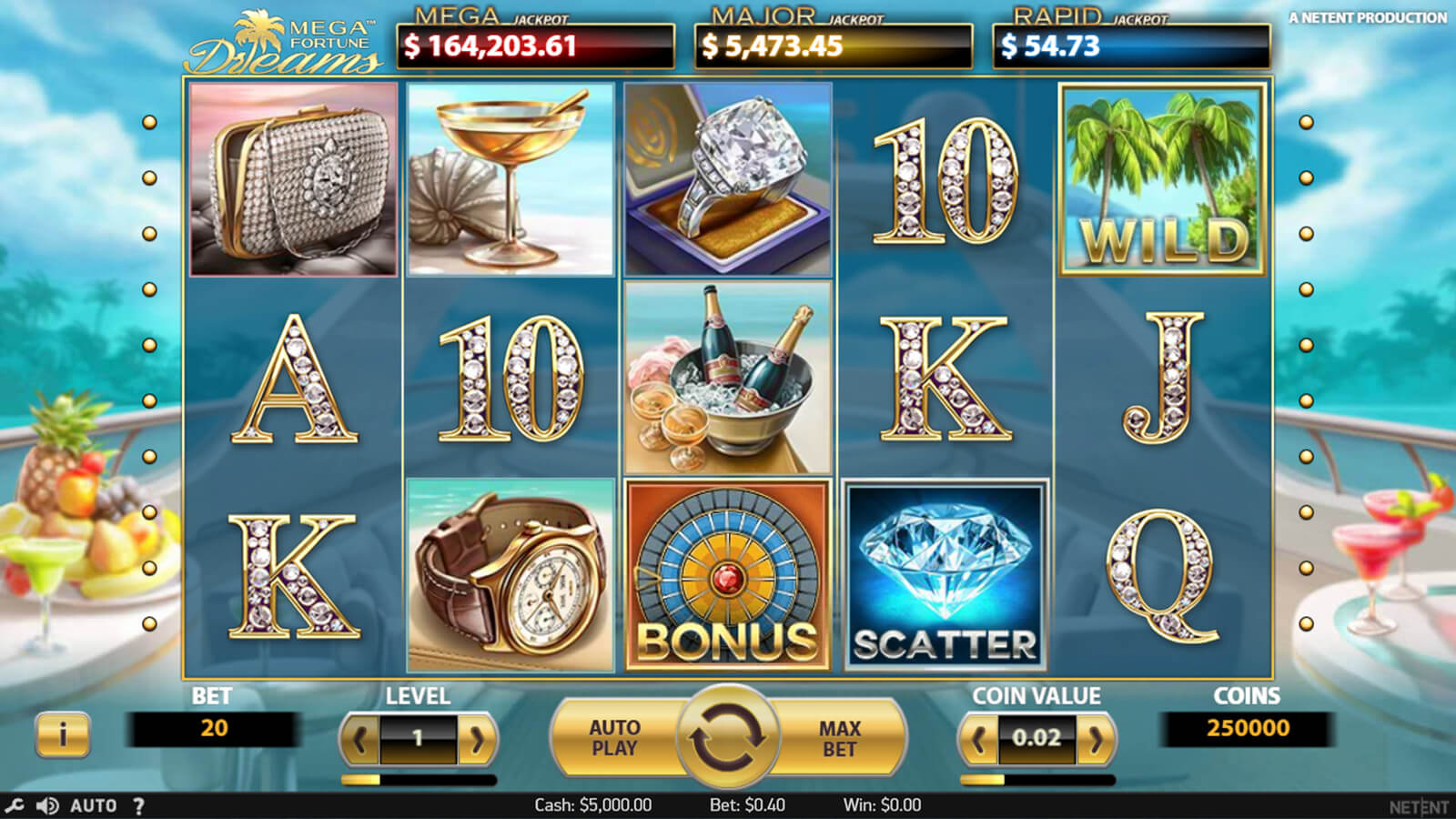Decrease the bet level
This screenshot has height=819, width=1456.
tap(359, 739)
